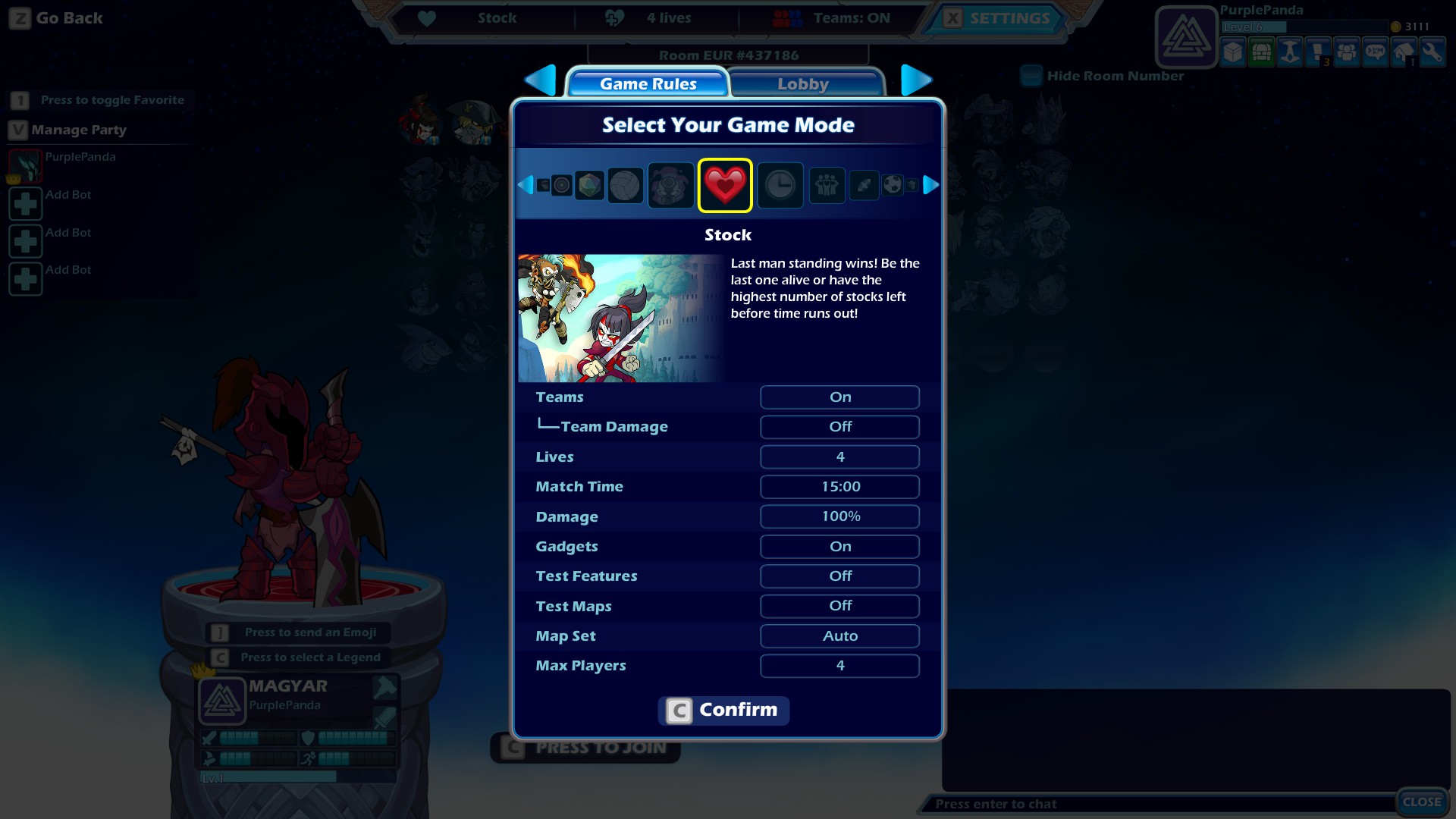
Task: Tick the Hide Room Number checkbox
Action: coord(1031,76)
